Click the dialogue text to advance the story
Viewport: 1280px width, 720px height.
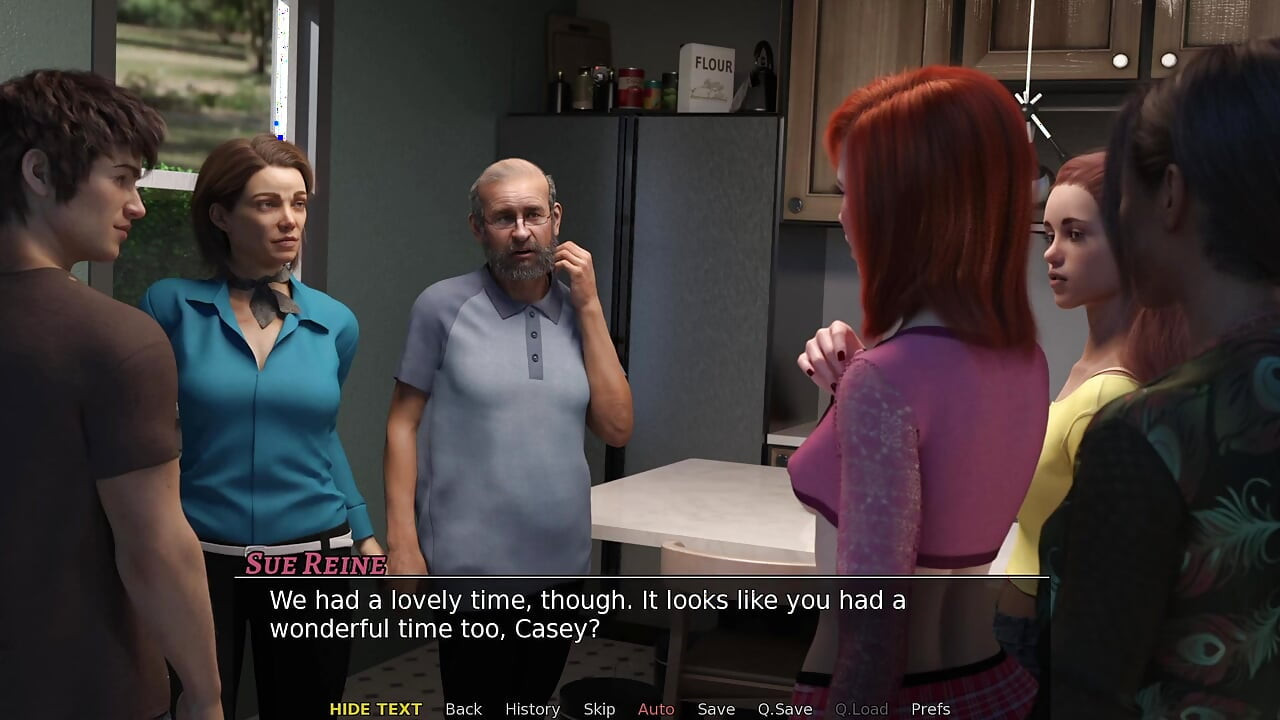tap(586, 614)
